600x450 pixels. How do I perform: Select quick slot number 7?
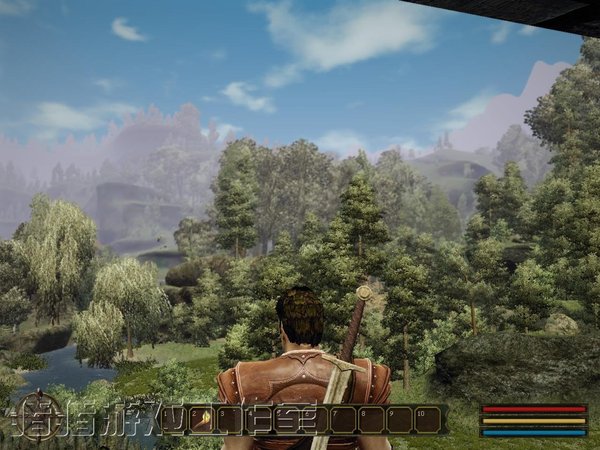pos(344,419)
